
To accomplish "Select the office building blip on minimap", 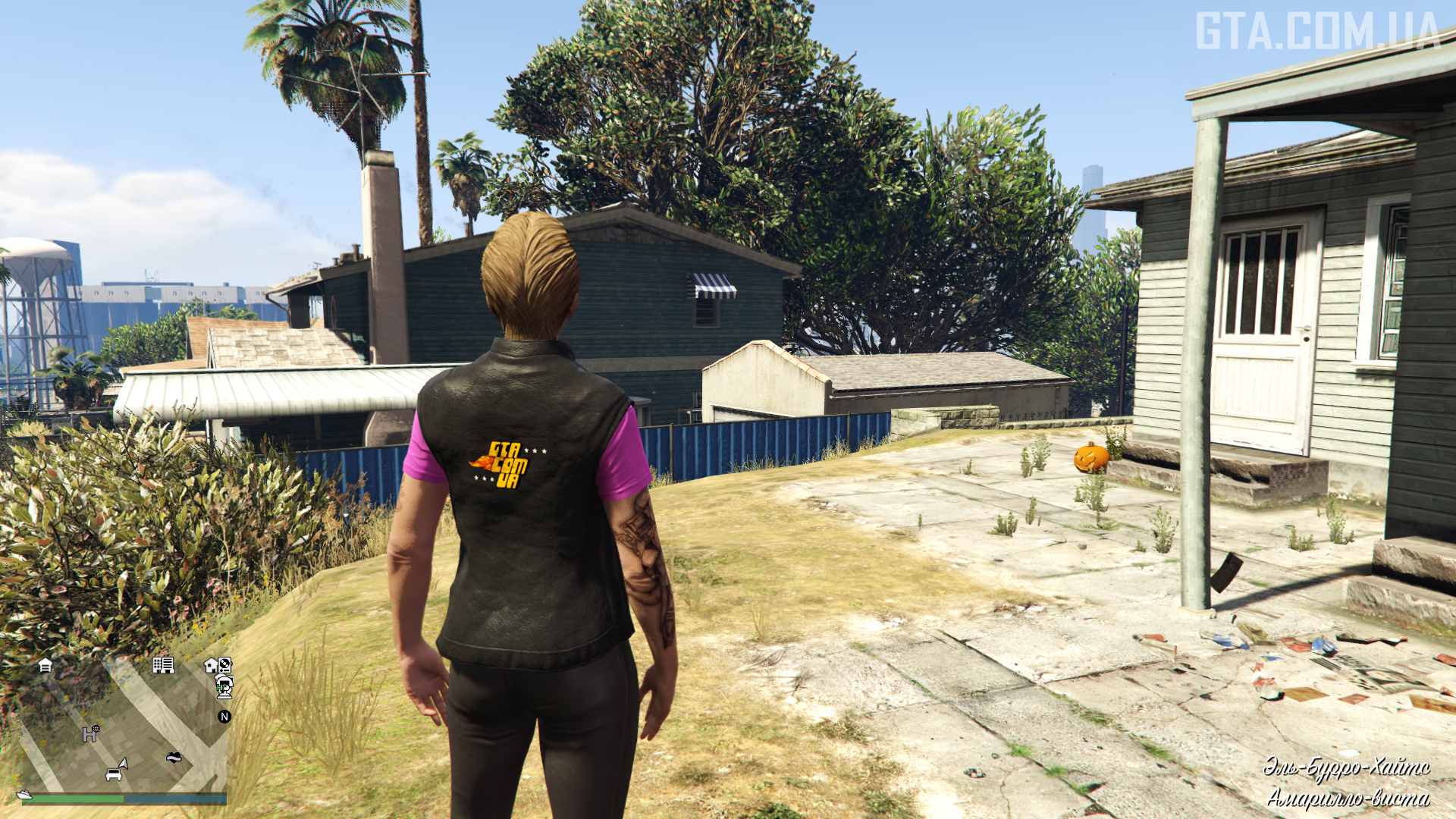I will tap(163, 665).
